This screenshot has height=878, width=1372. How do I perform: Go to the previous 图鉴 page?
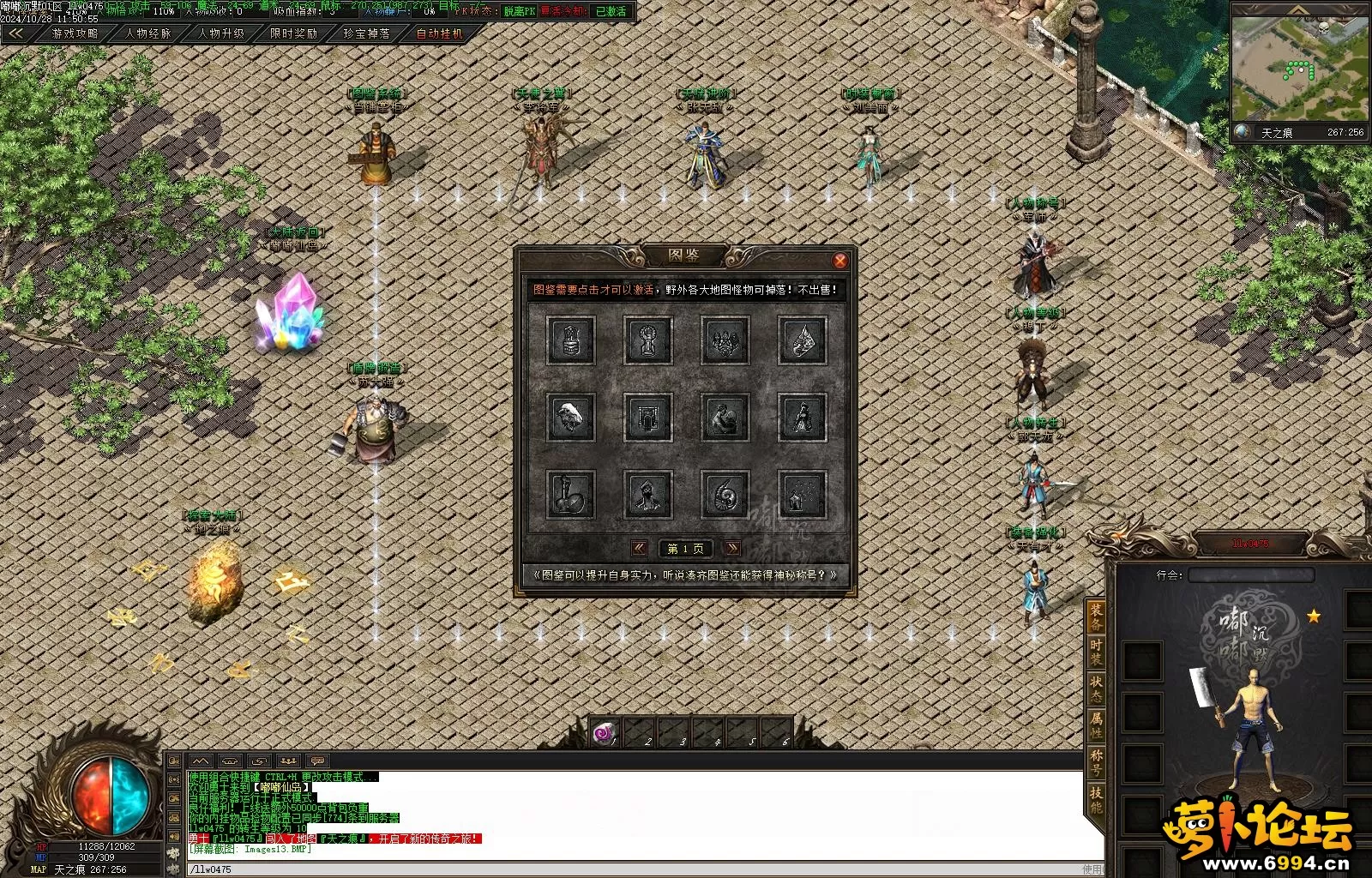coord(639,548)
